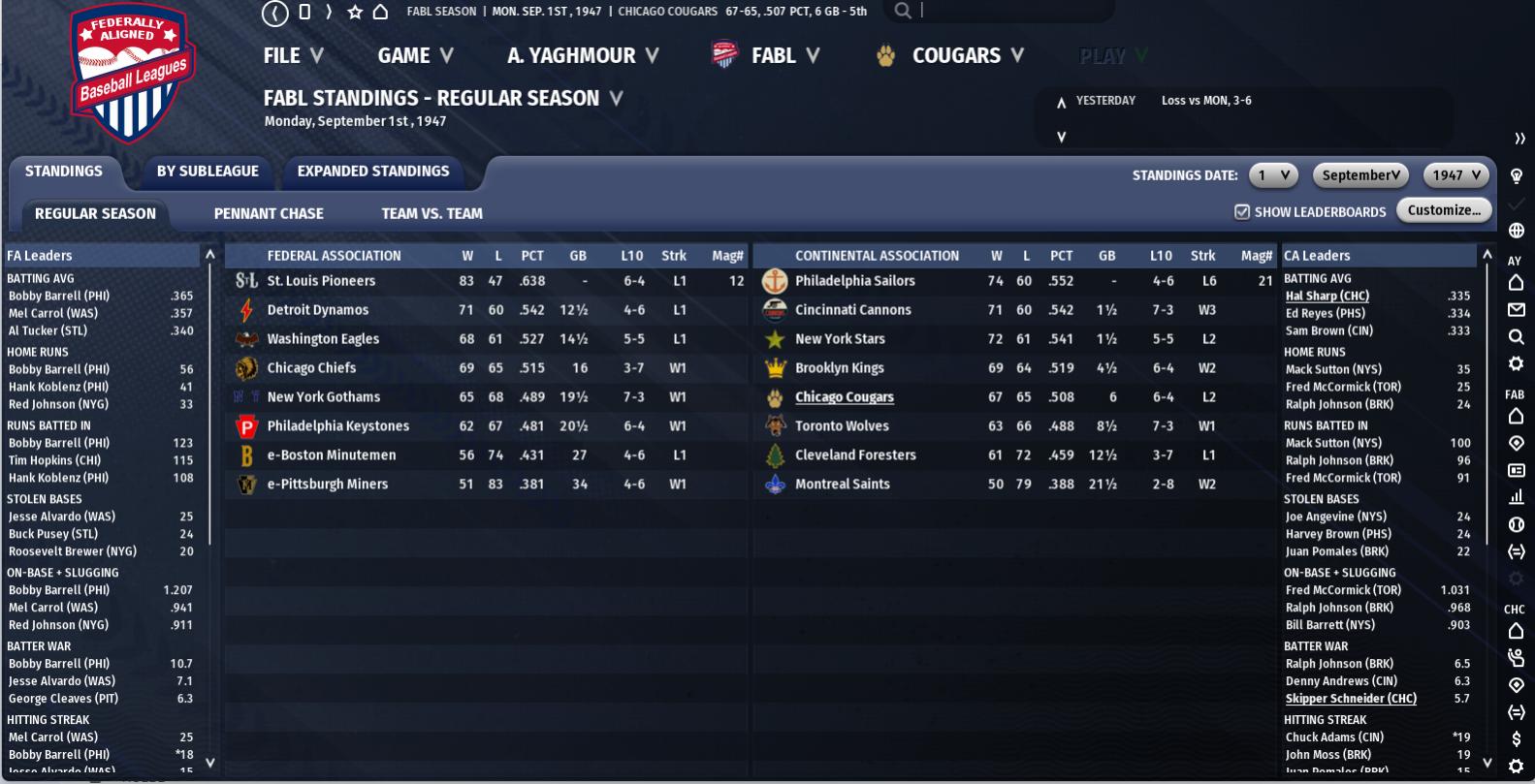The width and height of the screenshot is (1535, 784).
Task: Open the standings day dropdown
Action: pos(1272,175)
